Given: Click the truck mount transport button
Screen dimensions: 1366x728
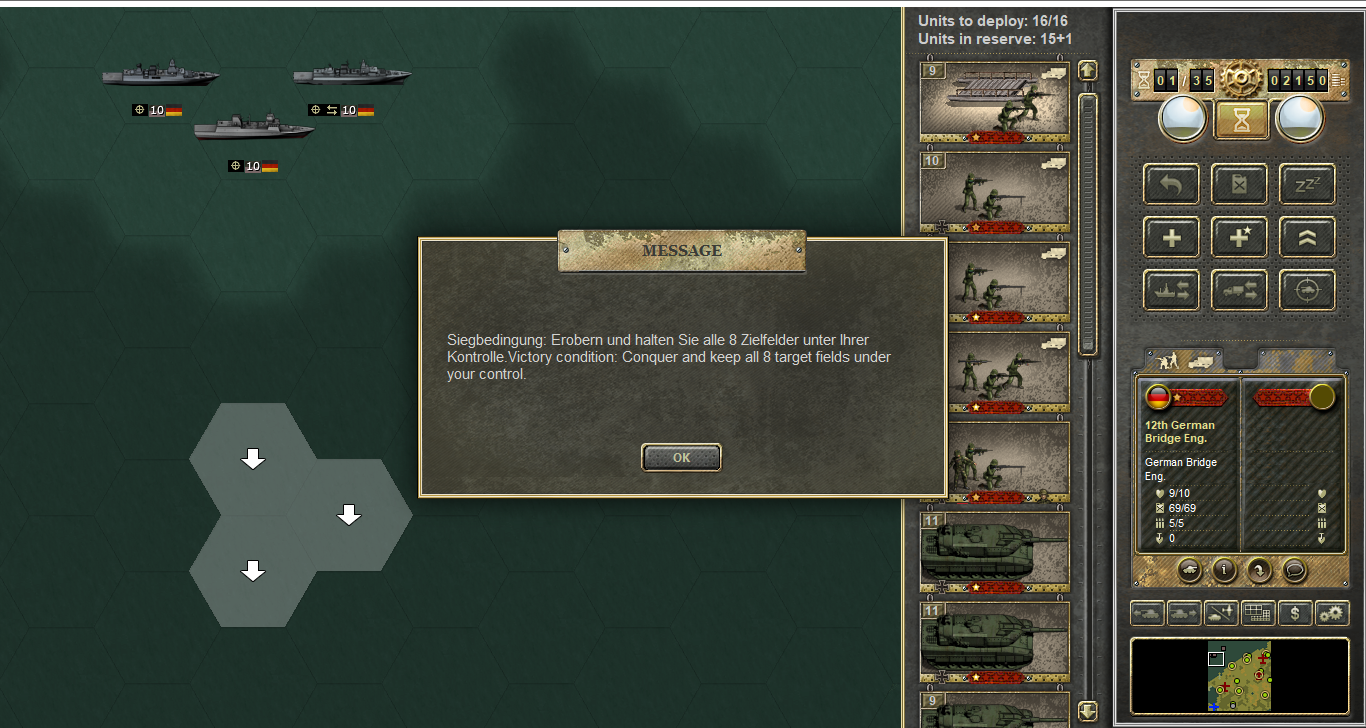Looking at the screenshot, I should click(x=1240, y=290).
